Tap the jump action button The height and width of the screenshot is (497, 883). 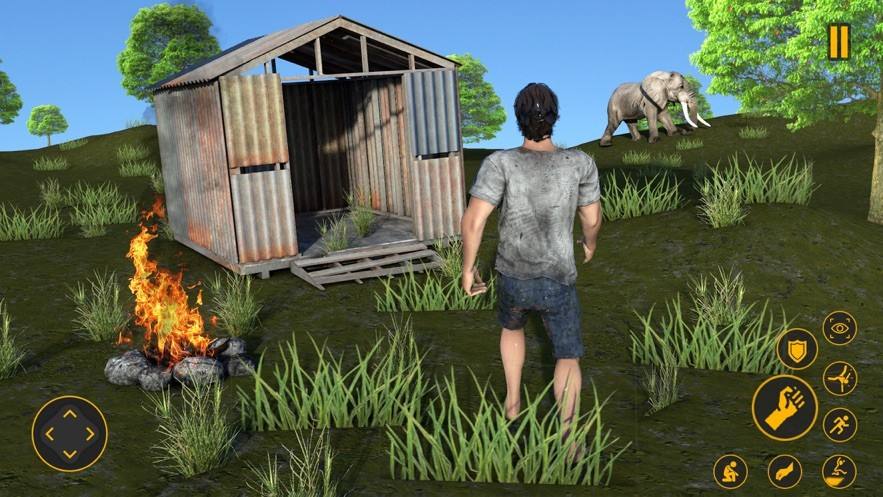coord(839,471)
